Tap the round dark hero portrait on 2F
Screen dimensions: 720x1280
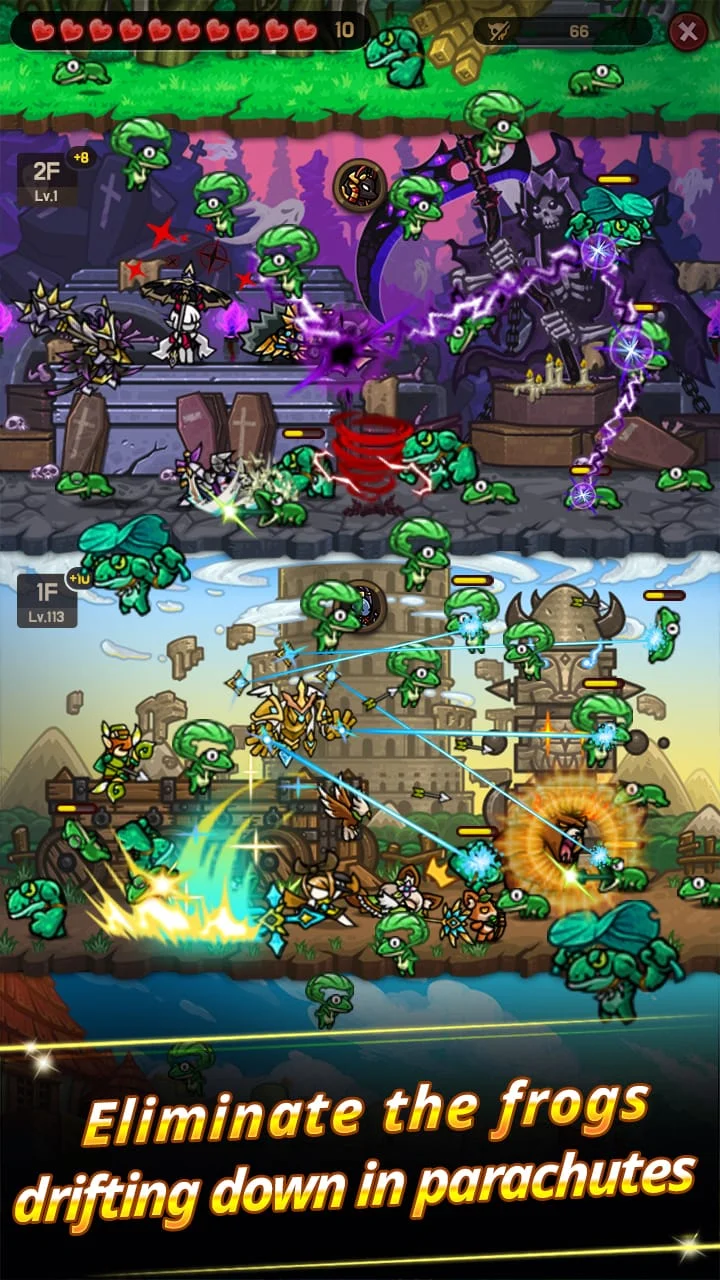click(359, 185)
